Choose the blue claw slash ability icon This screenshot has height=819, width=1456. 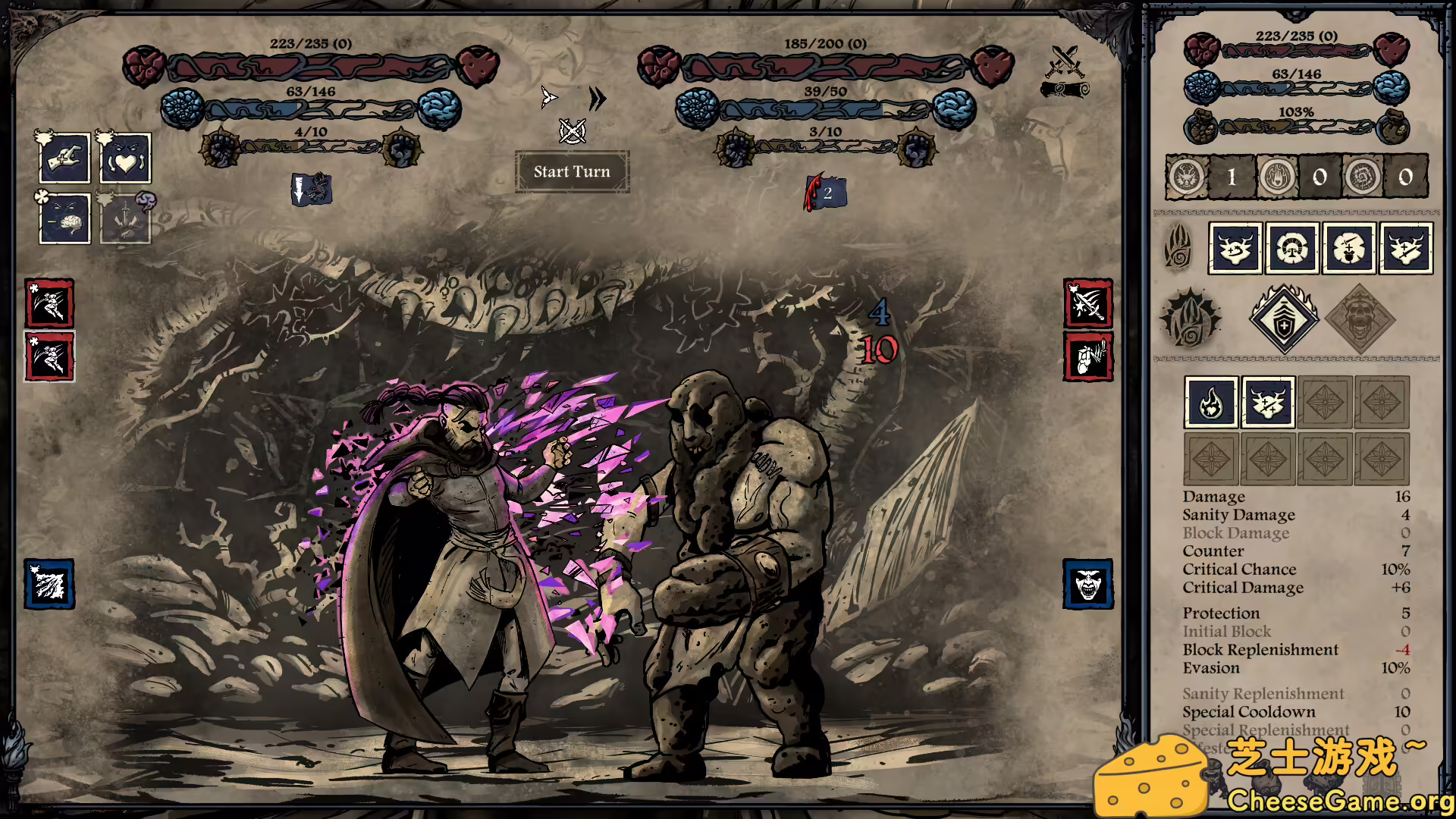click(x=49, y=584)
